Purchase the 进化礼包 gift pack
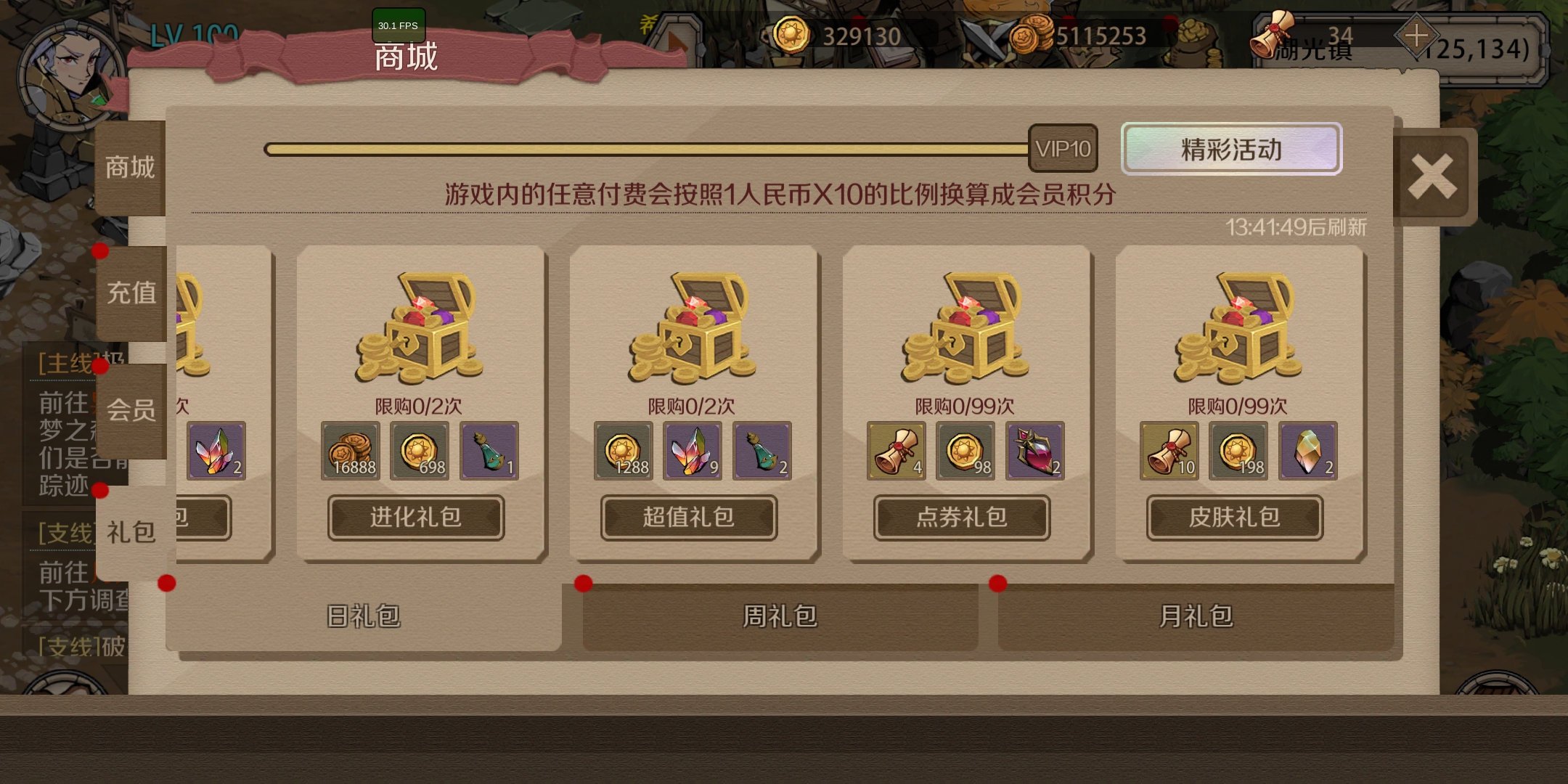The height and width of the screenshot is (784, 1568). (415, 518)
